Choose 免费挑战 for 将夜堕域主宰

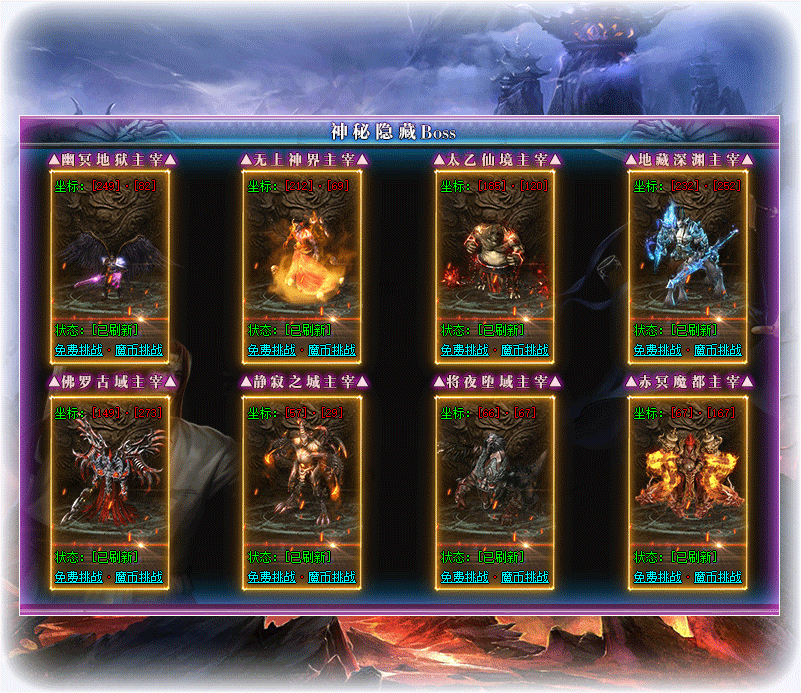point(464,577)
